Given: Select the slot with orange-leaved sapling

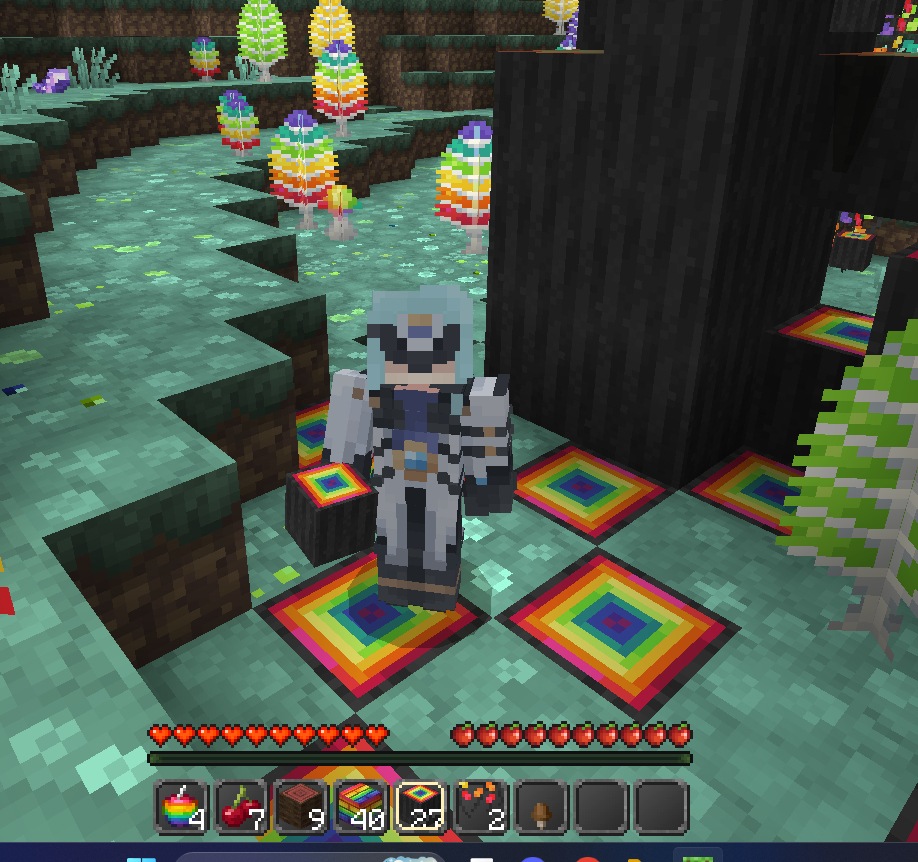Looking at the screenshot, I should 481,807.
